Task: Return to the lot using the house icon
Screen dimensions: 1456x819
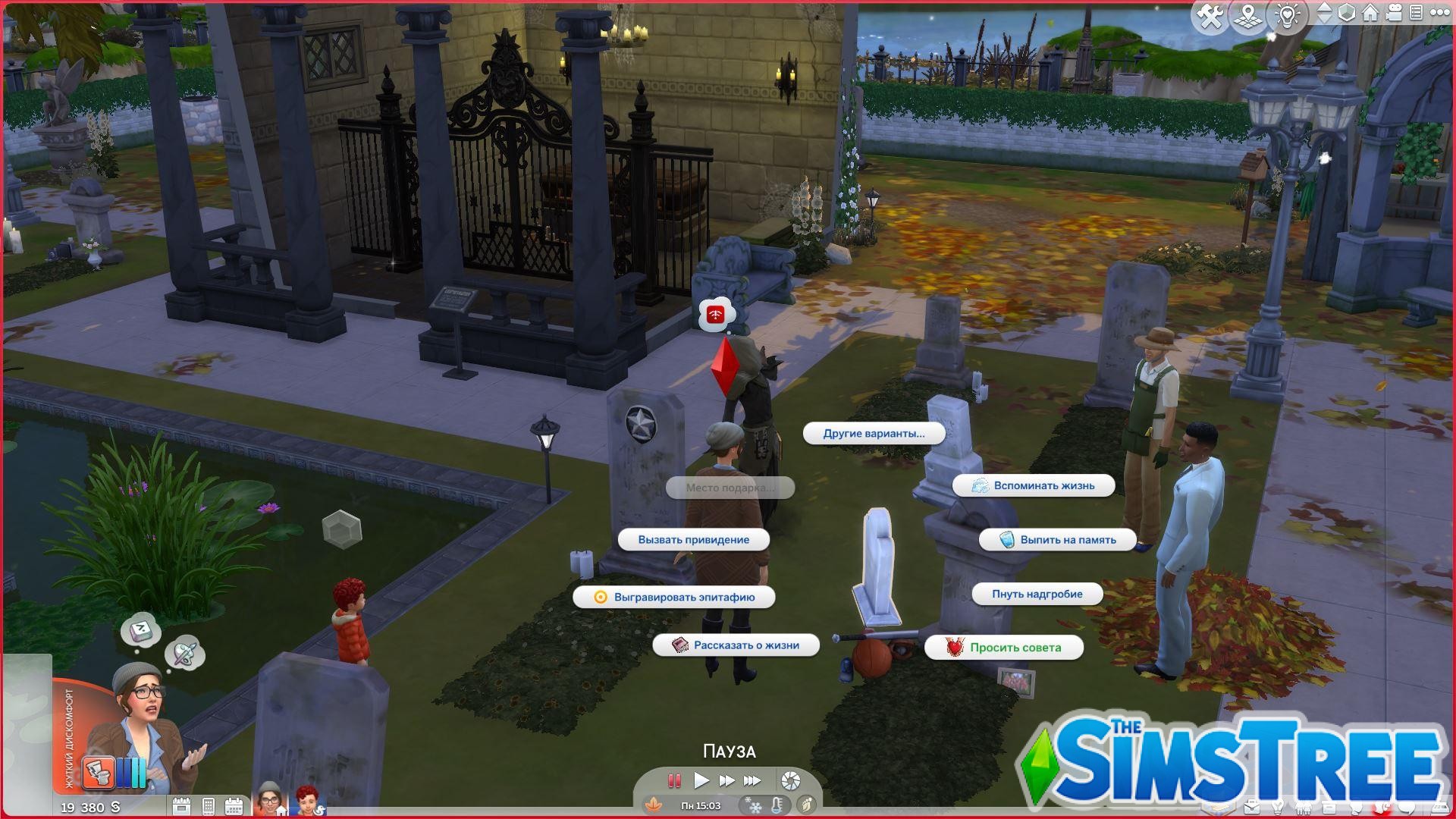Action: 1370,13
